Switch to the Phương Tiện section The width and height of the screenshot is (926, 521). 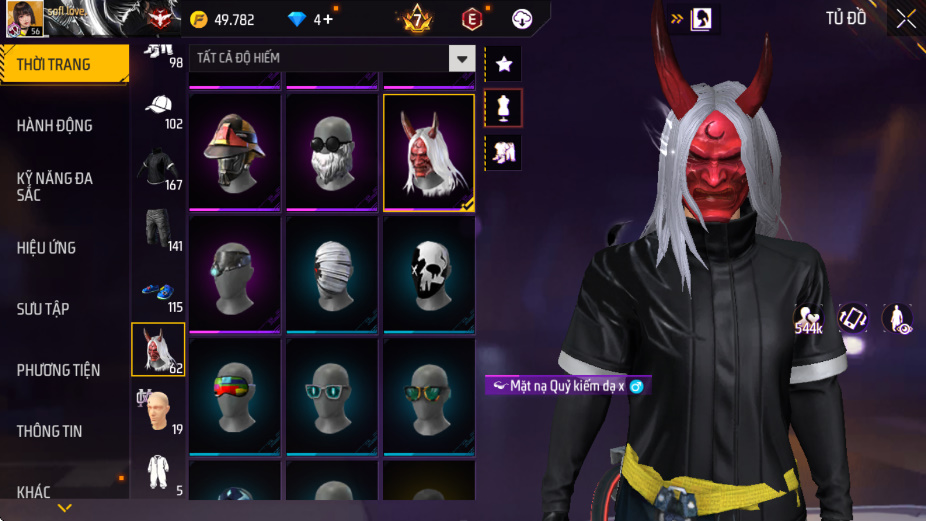[x=64, y=370]
